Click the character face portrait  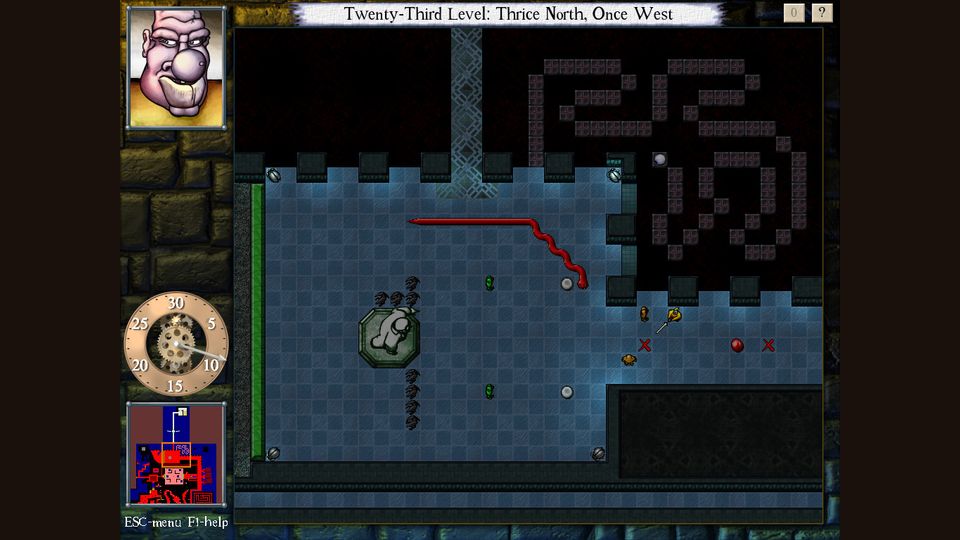point(176,67)
